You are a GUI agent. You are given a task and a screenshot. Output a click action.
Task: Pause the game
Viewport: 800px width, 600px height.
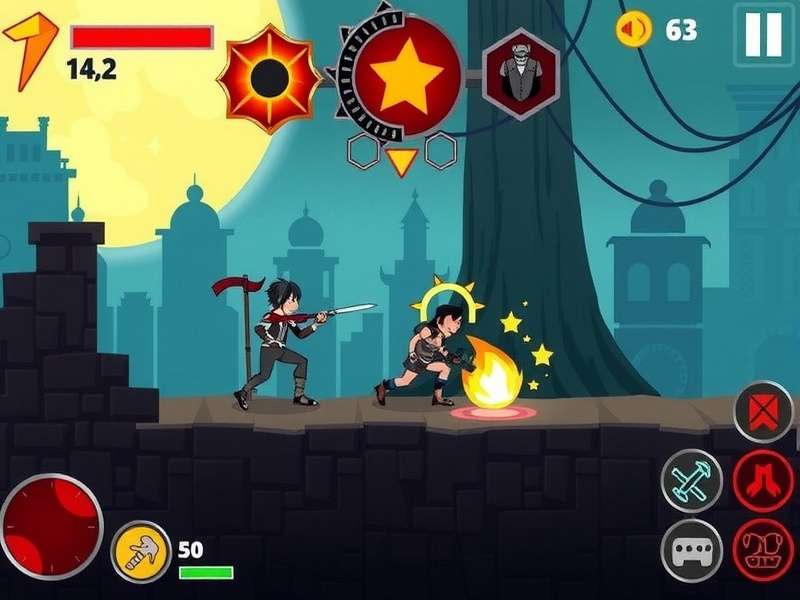click(764, 34)
